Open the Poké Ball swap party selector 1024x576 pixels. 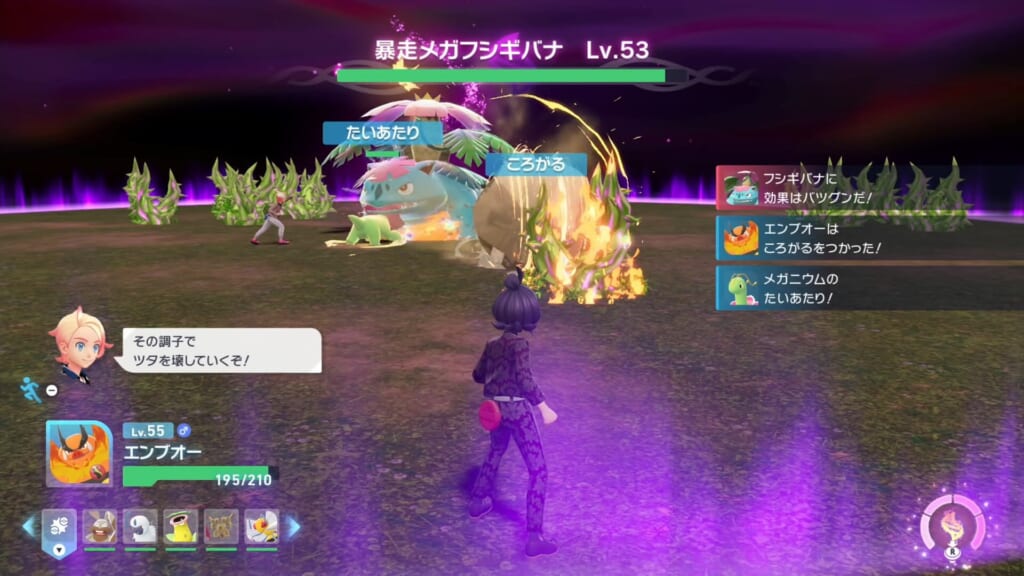(x=57, y=525)
